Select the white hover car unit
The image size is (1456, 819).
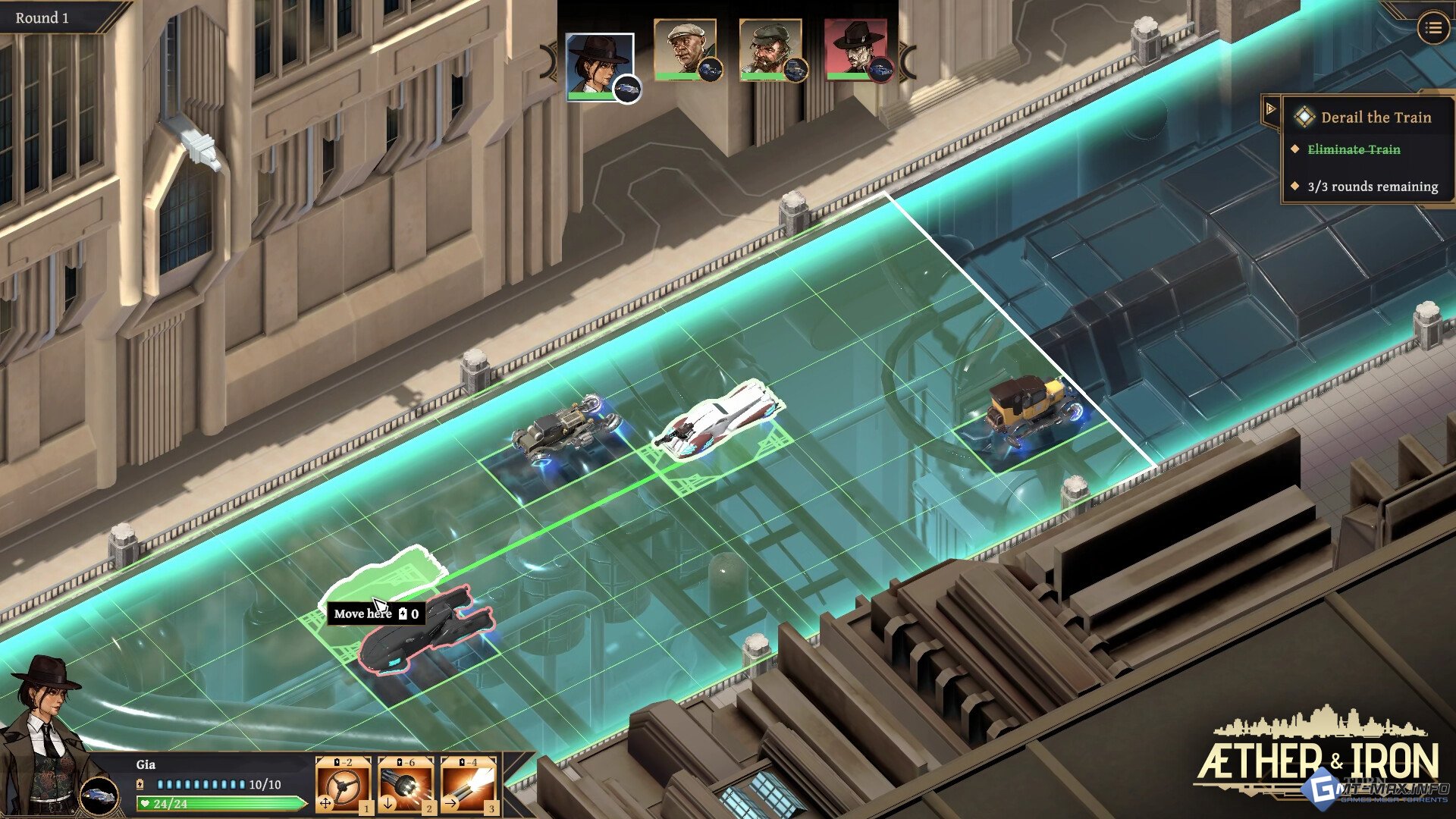(x=718, y=419)
